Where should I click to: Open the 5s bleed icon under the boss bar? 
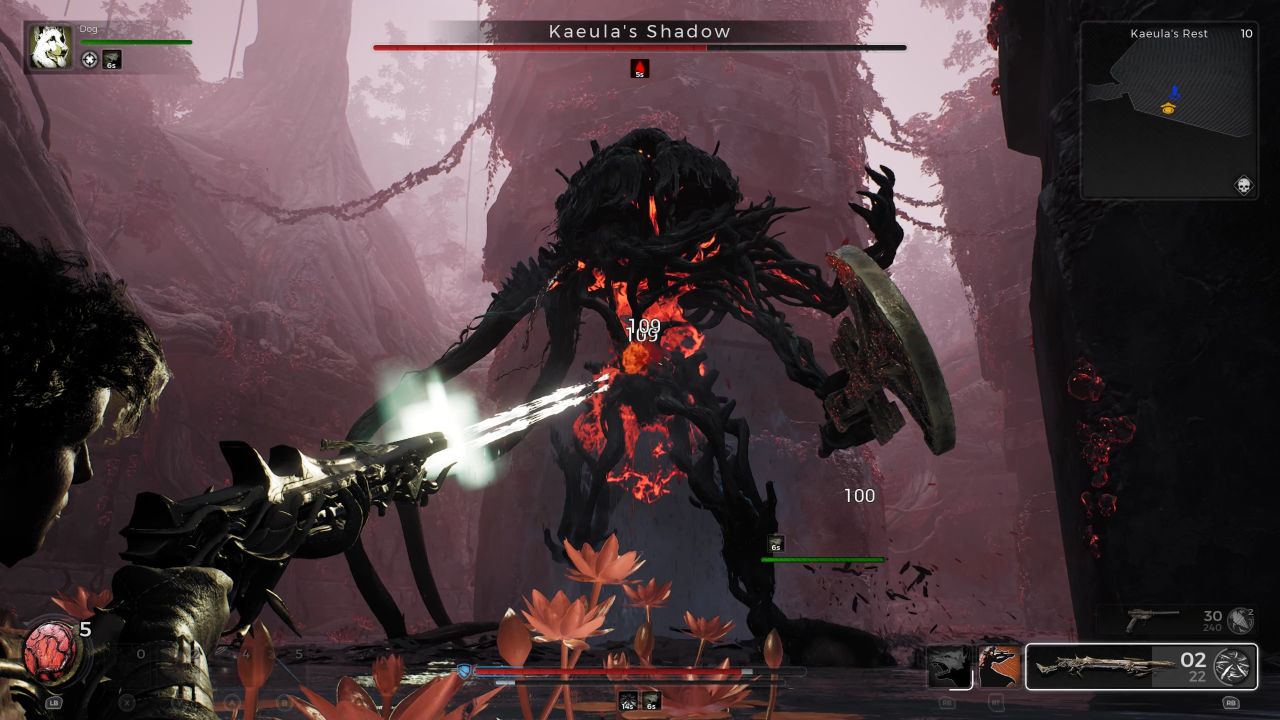(639, 70)
